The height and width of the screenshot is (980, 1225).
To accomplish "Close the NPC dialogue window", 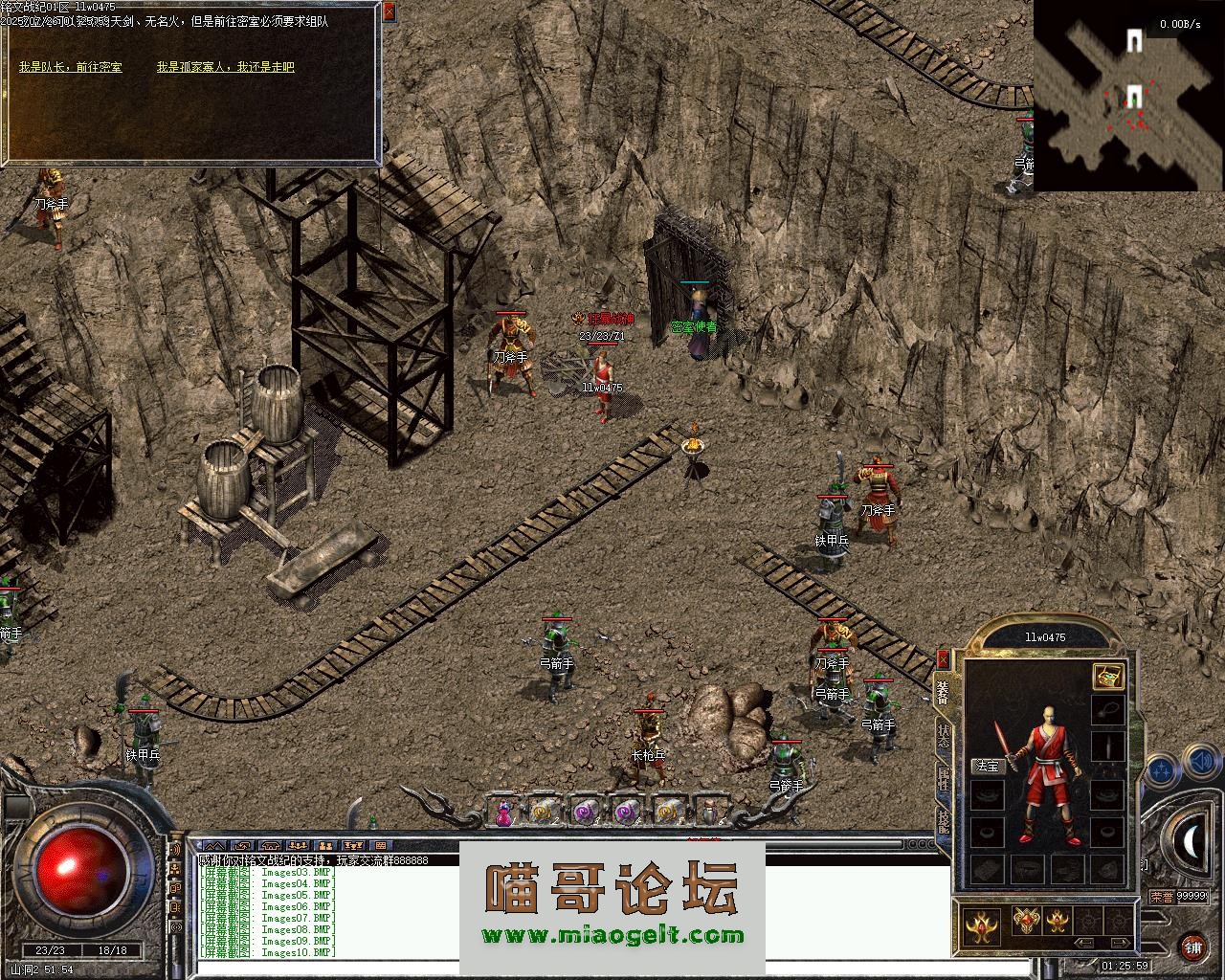I will point(389,11).
